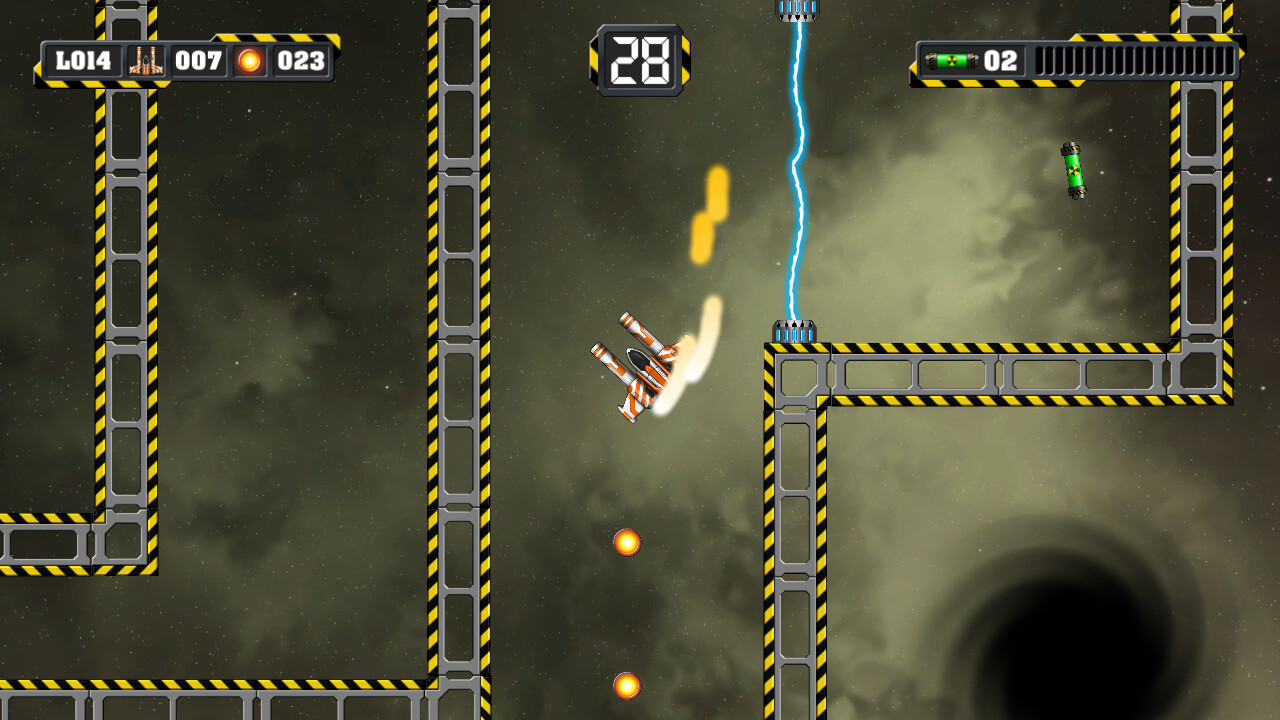Click the fuel count showing 02
The image size is (1280, 720).
(1002, 61)
